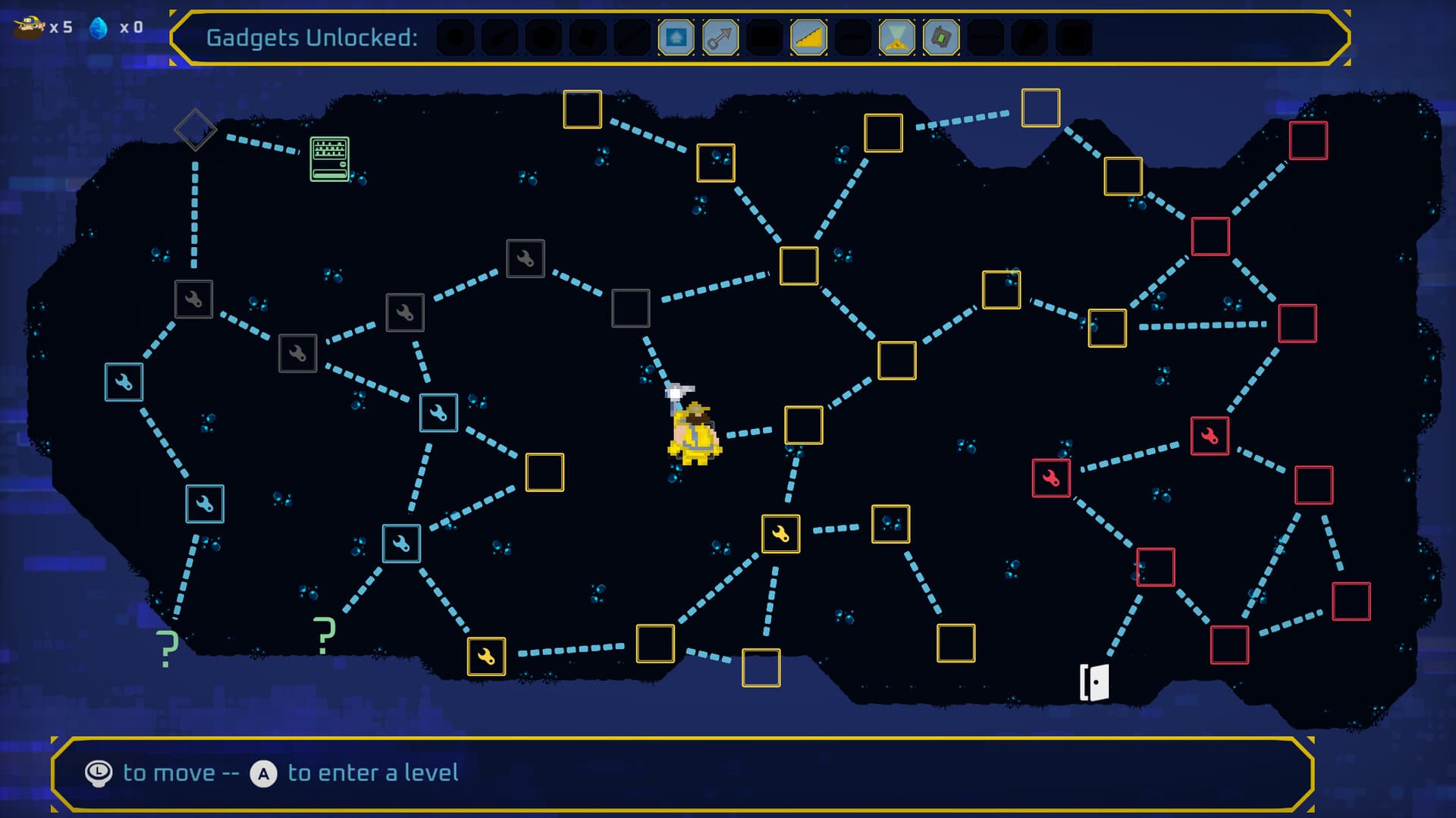Open the handheld device gadget icon

(x=942, y=36)
